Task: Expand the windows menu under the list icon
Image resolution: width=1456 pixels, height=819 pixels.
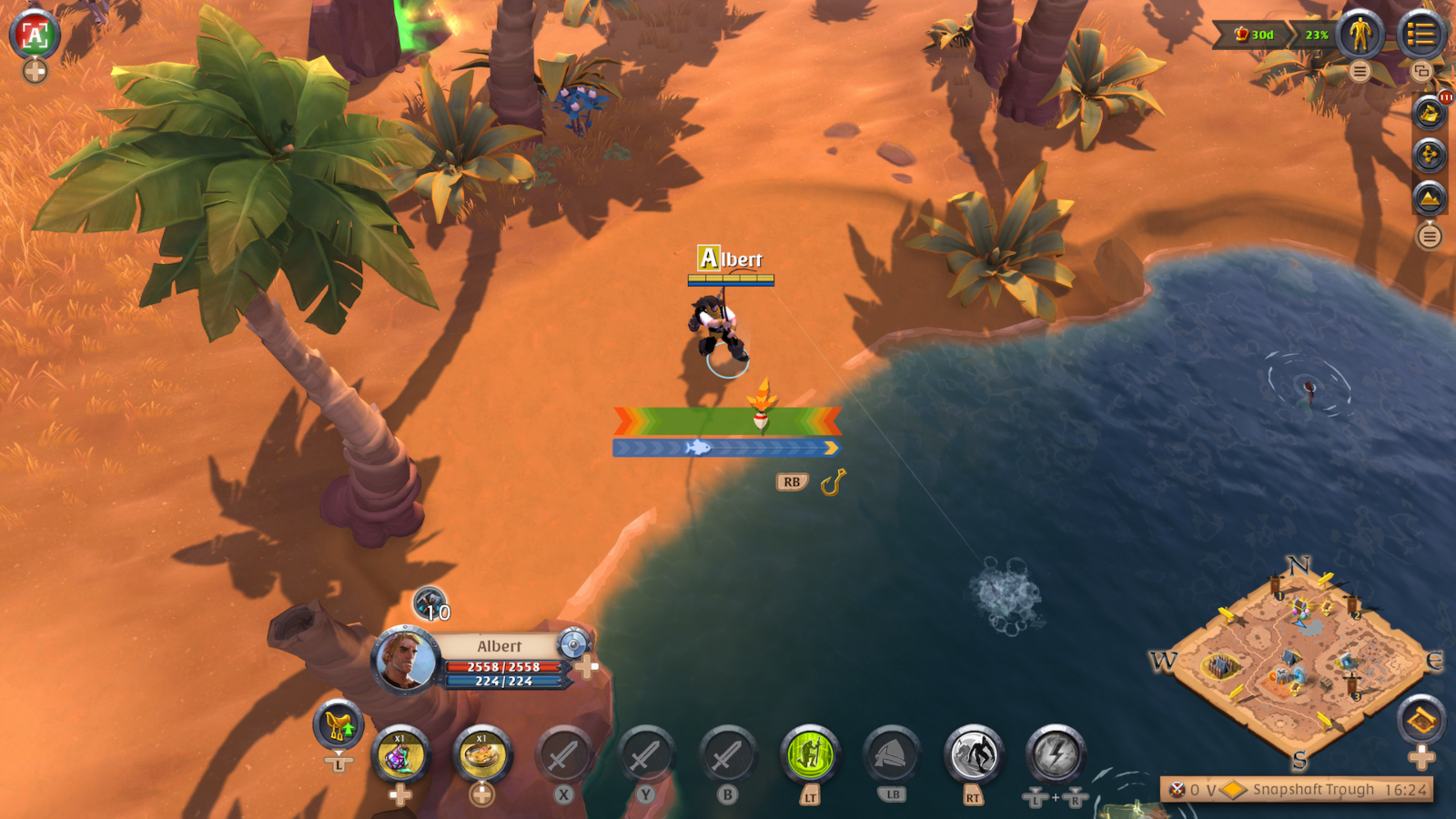Action: (x=1422, y=71)
